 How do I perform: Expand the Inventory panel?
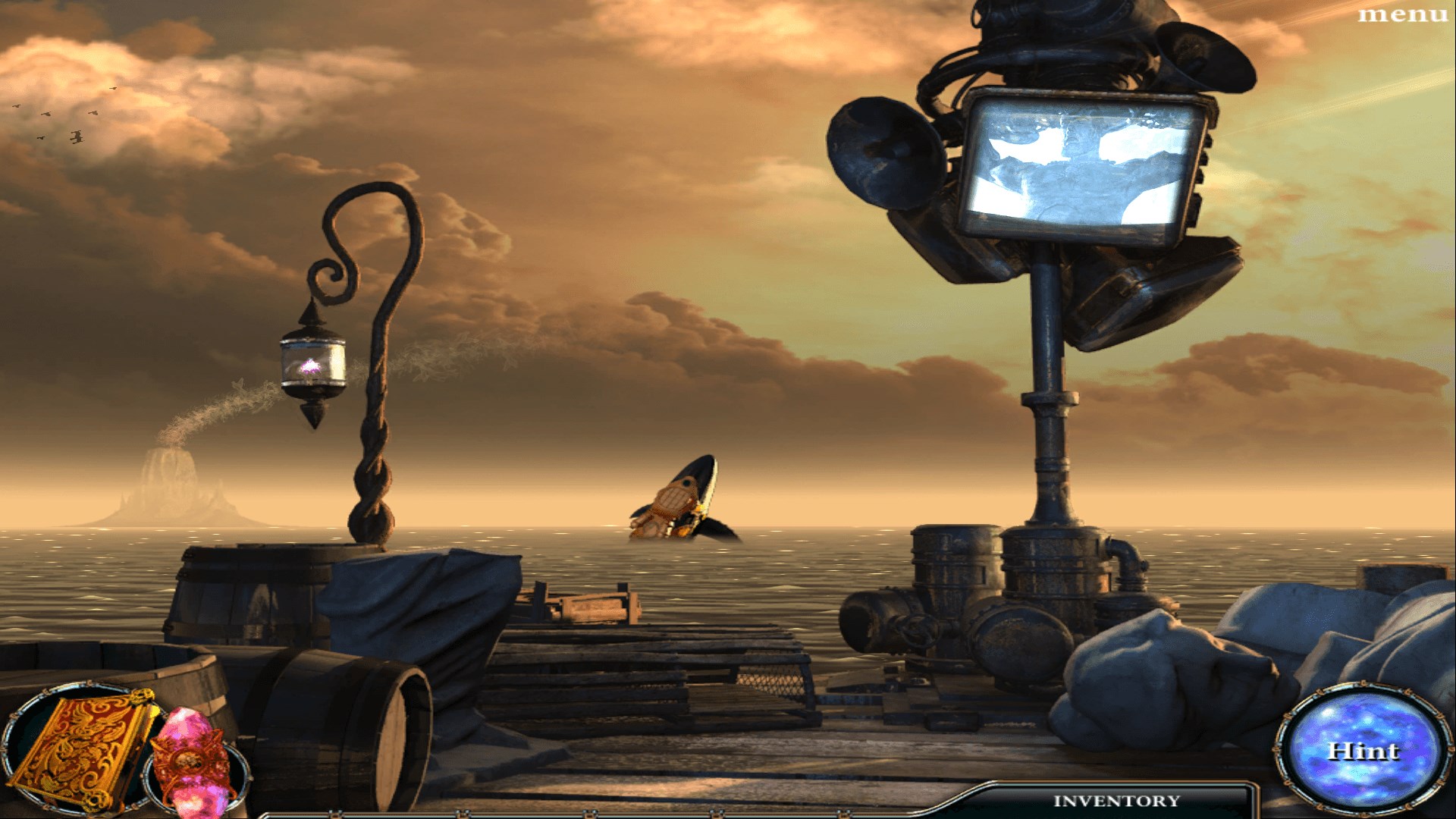(1116, 801)
